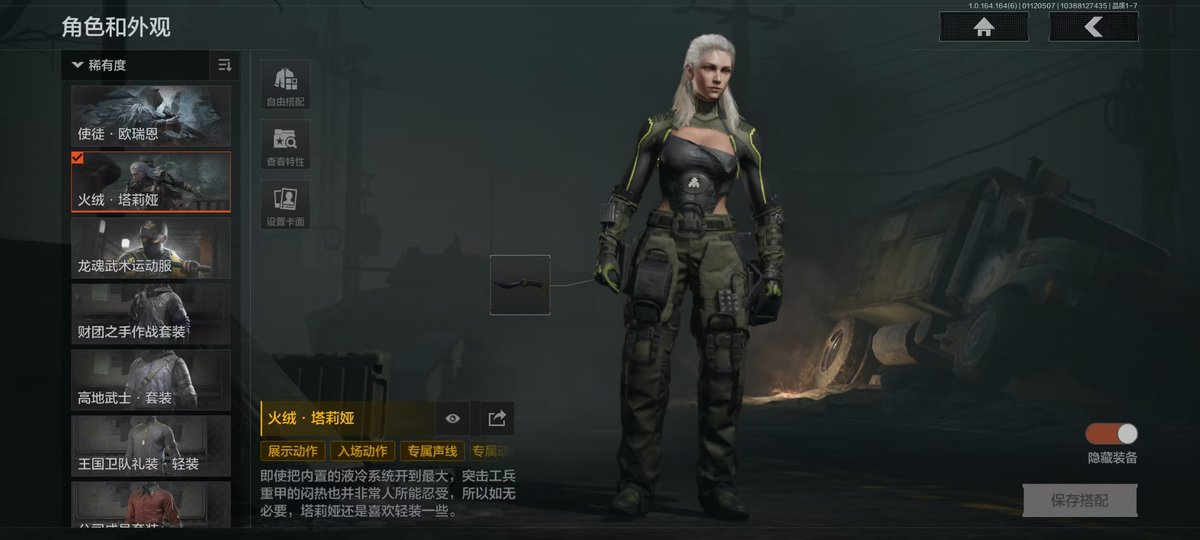Toggle the eye preview icon
This screenshot has height=540, width=1200.
(x=453, y=419)
